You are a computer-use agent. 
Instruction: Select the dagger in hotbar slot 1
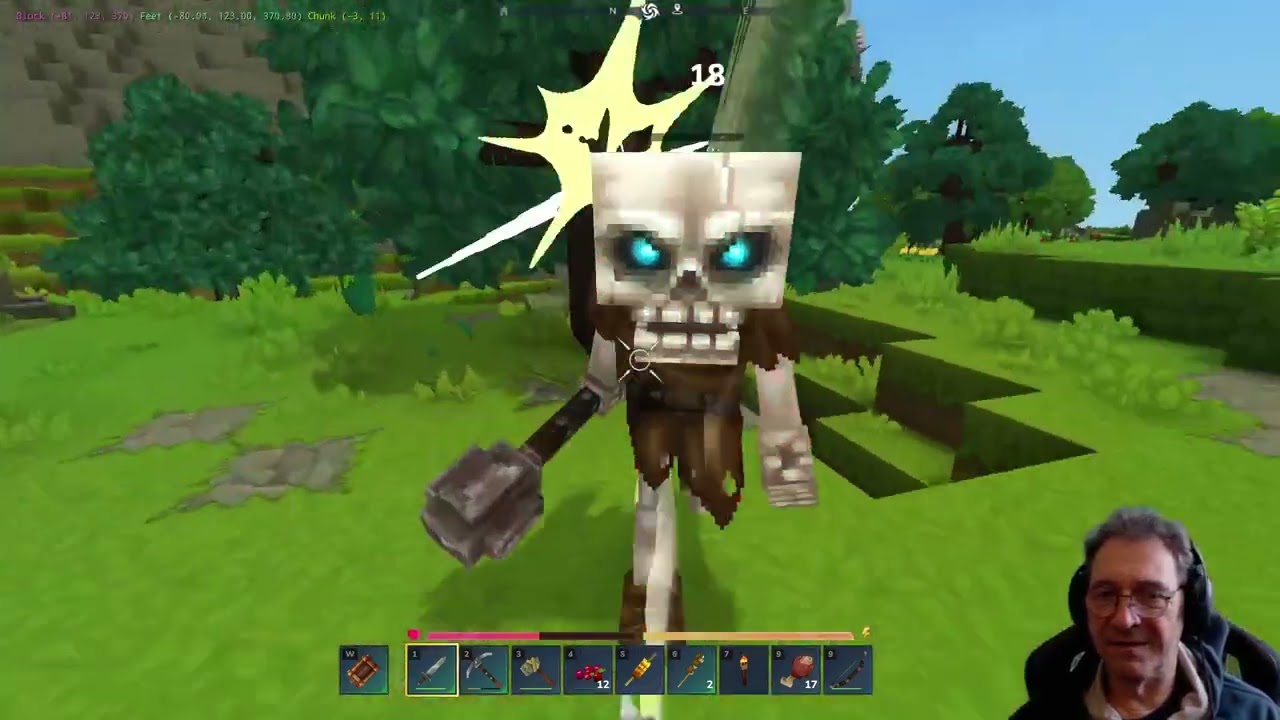[430, 668]
